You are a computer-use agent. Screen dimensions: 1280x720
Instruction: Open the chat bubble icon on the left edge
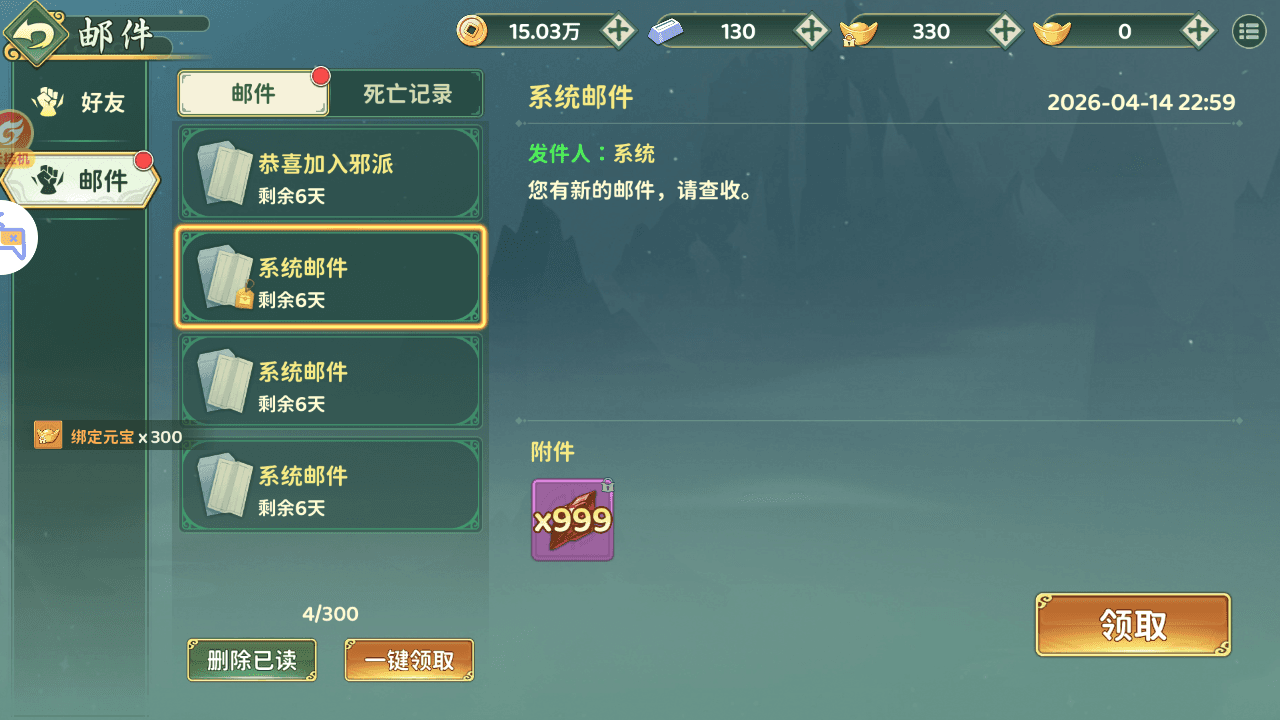pyautogui.click(x=14, y=238)
